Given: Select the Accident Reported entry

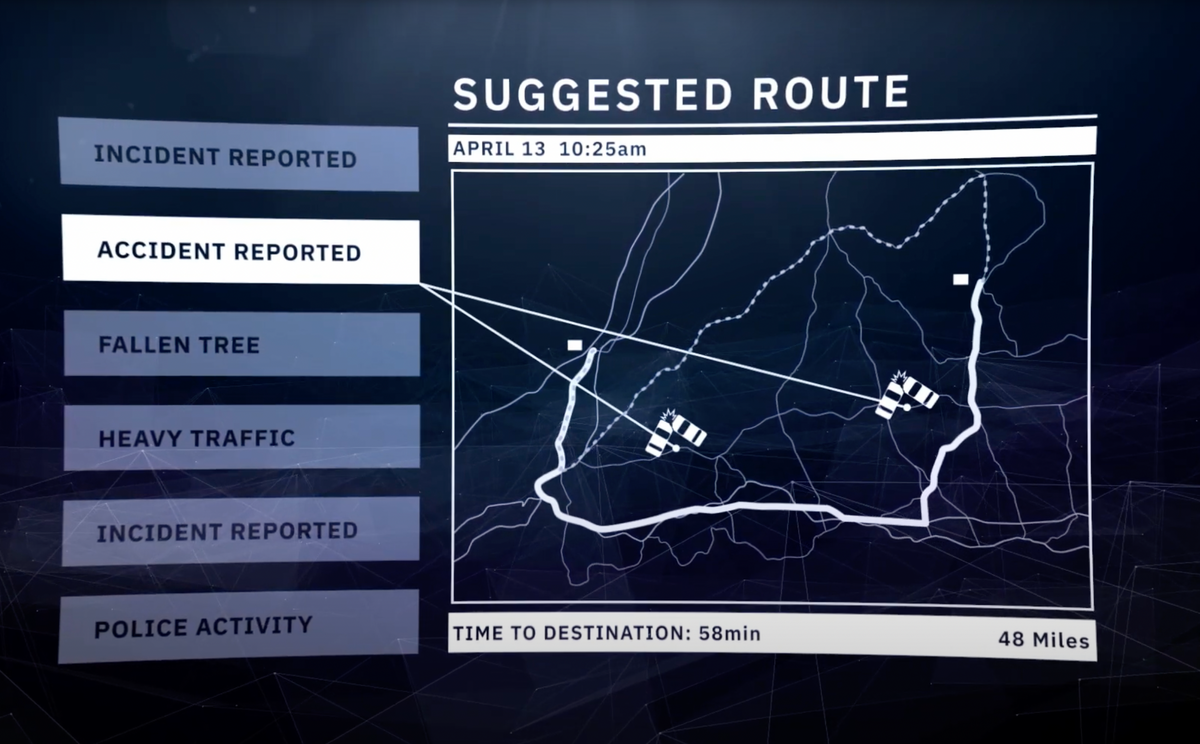Looking at the screenshot, I should coord(240,249).
